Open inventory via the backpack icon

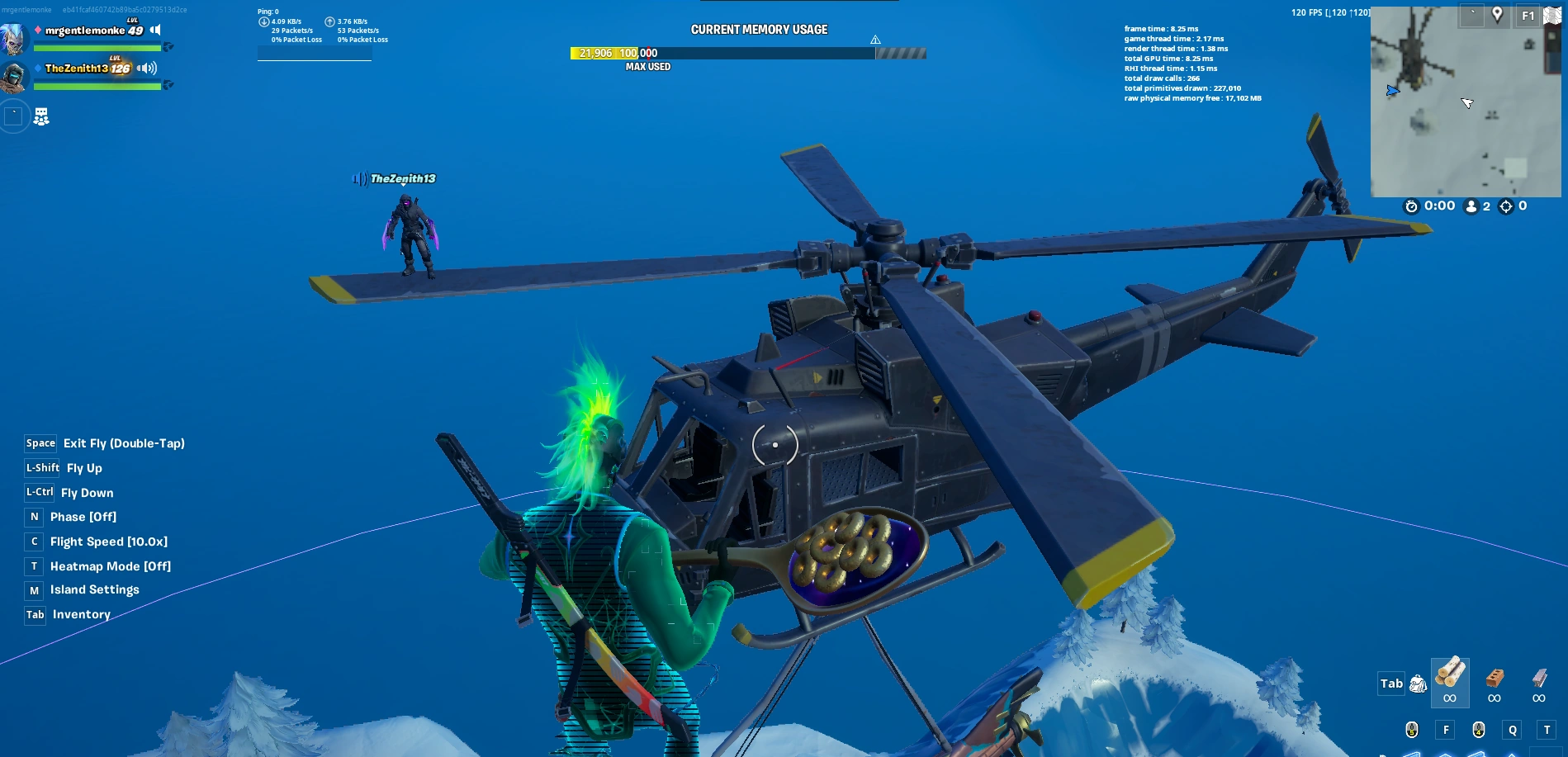tap(1419, 685)
